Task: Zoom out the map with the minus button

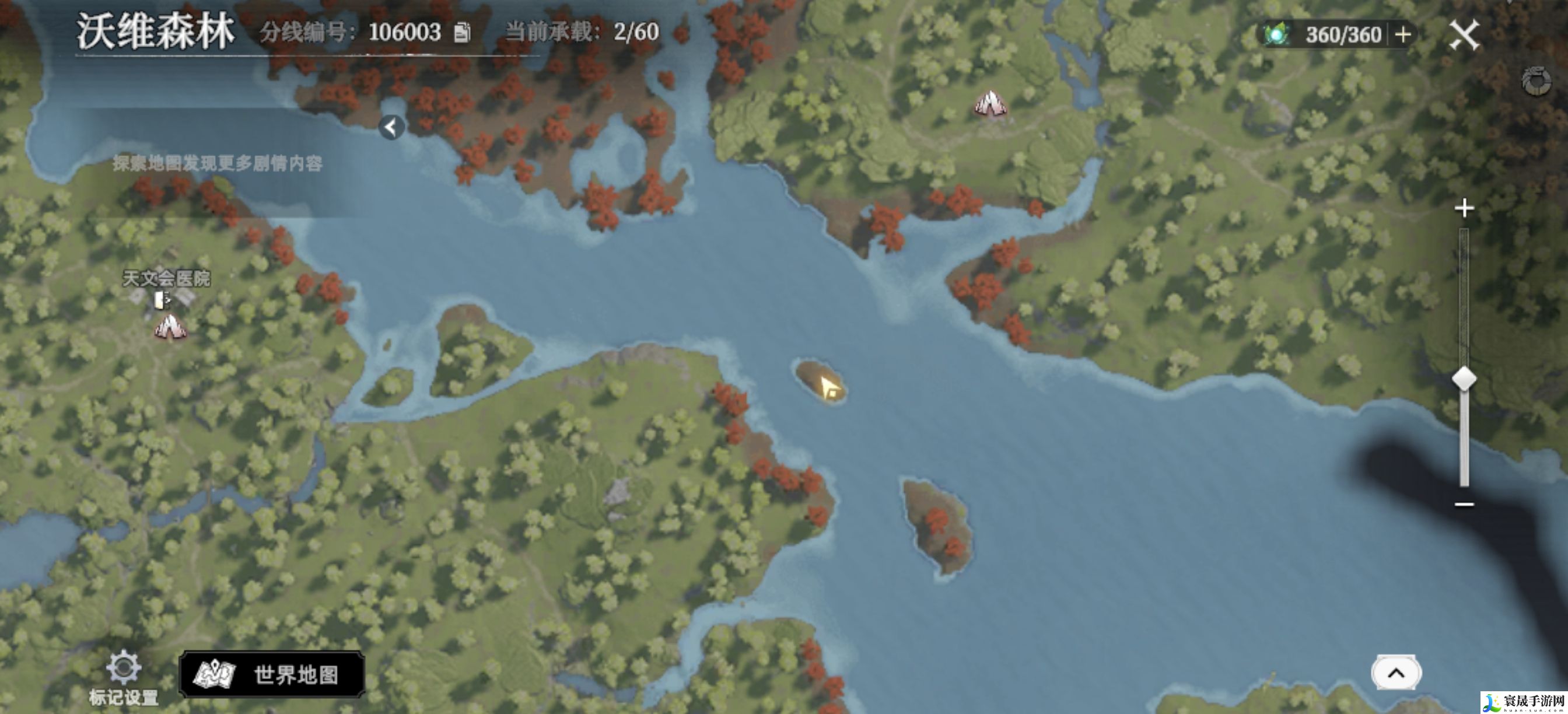Action: 1464,504
